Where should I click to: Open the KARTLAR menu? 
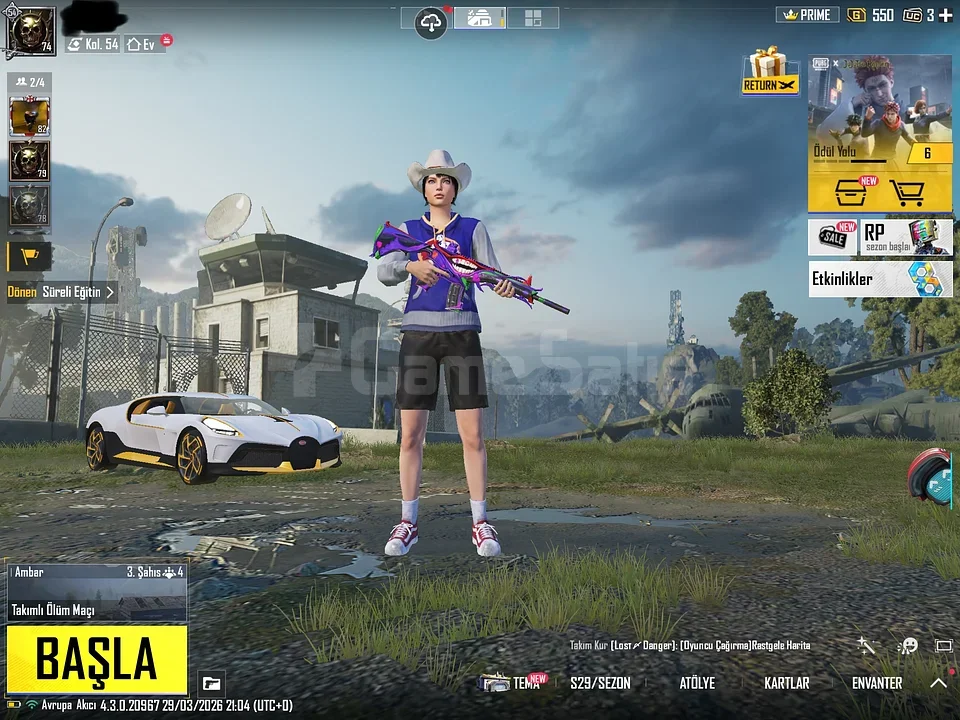pyautogui.click(x=786, y=683)
